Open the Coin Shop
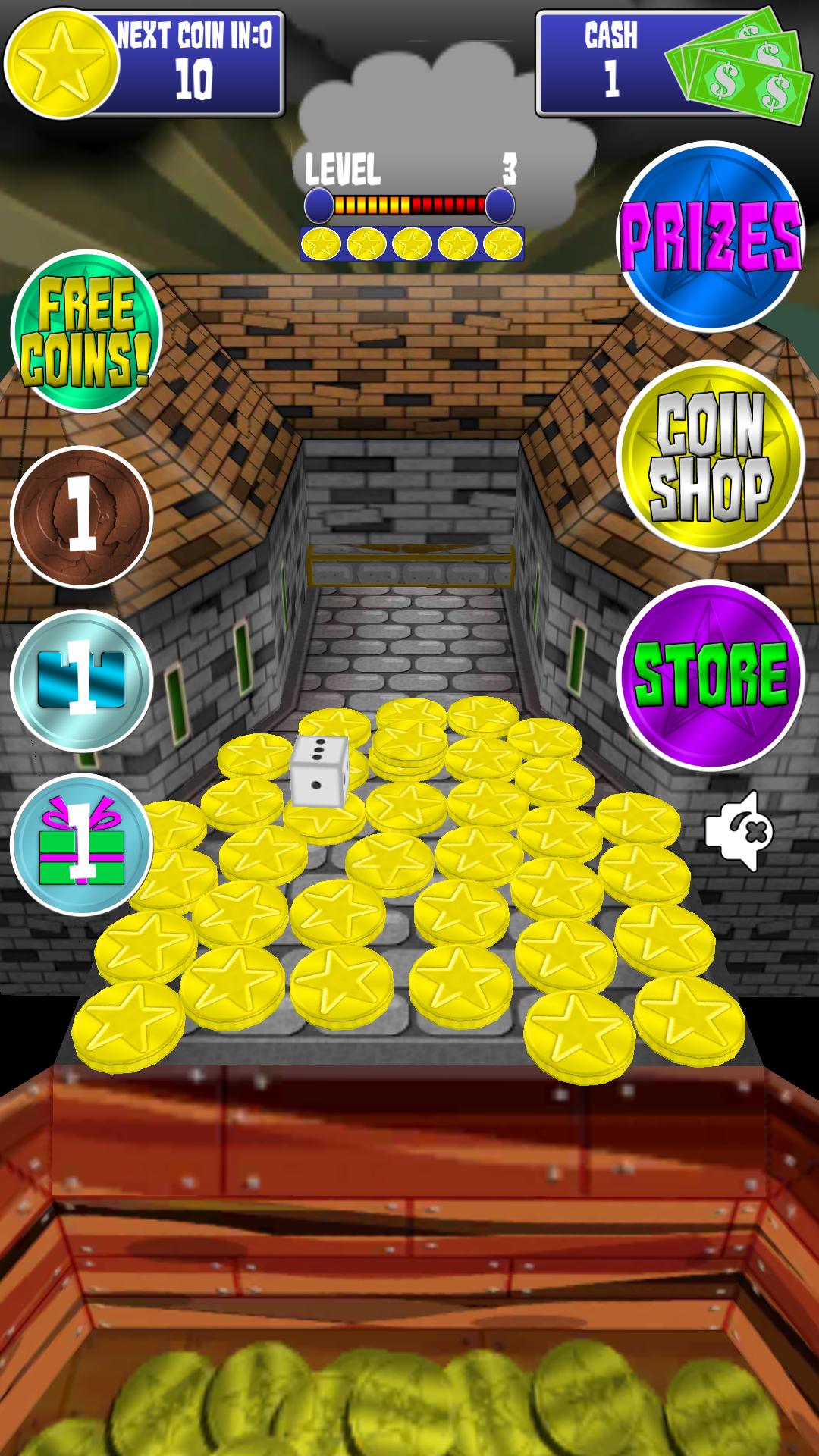 (711, 457)
